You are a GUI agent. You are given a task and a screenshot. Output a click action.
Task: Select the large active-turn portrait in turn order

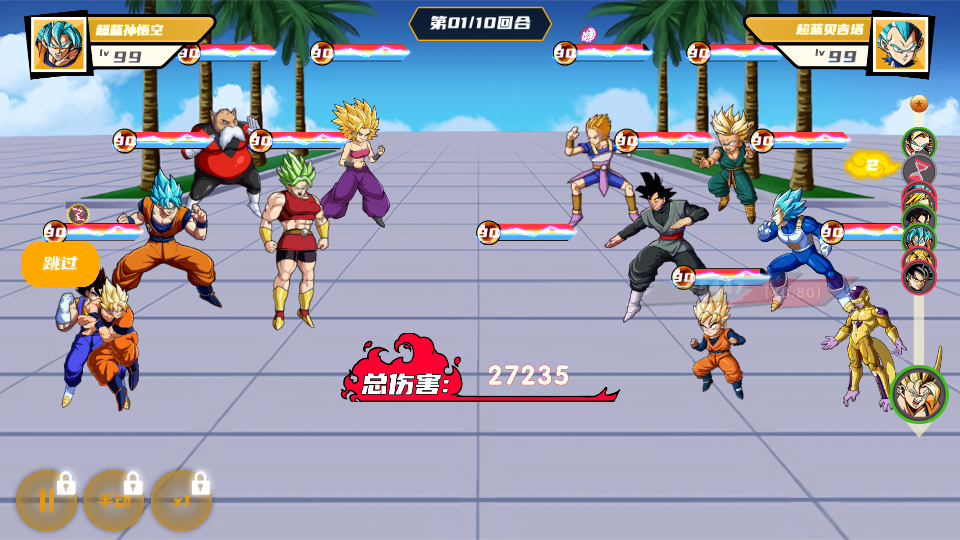click(918, 394)
